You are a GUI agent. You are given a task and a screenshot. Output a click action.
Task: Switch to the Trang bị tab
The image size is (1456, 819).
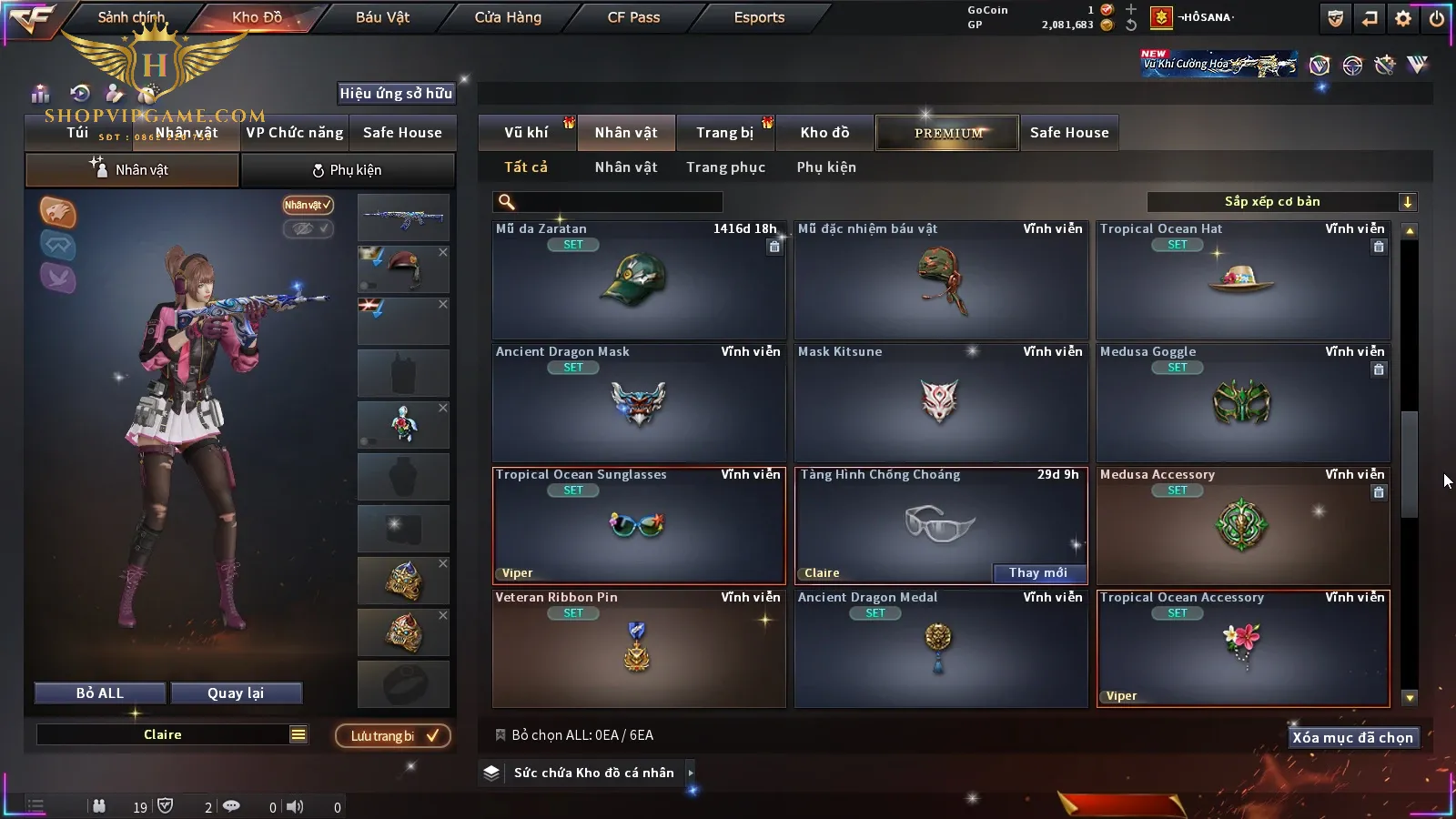[x=724, y=133]
